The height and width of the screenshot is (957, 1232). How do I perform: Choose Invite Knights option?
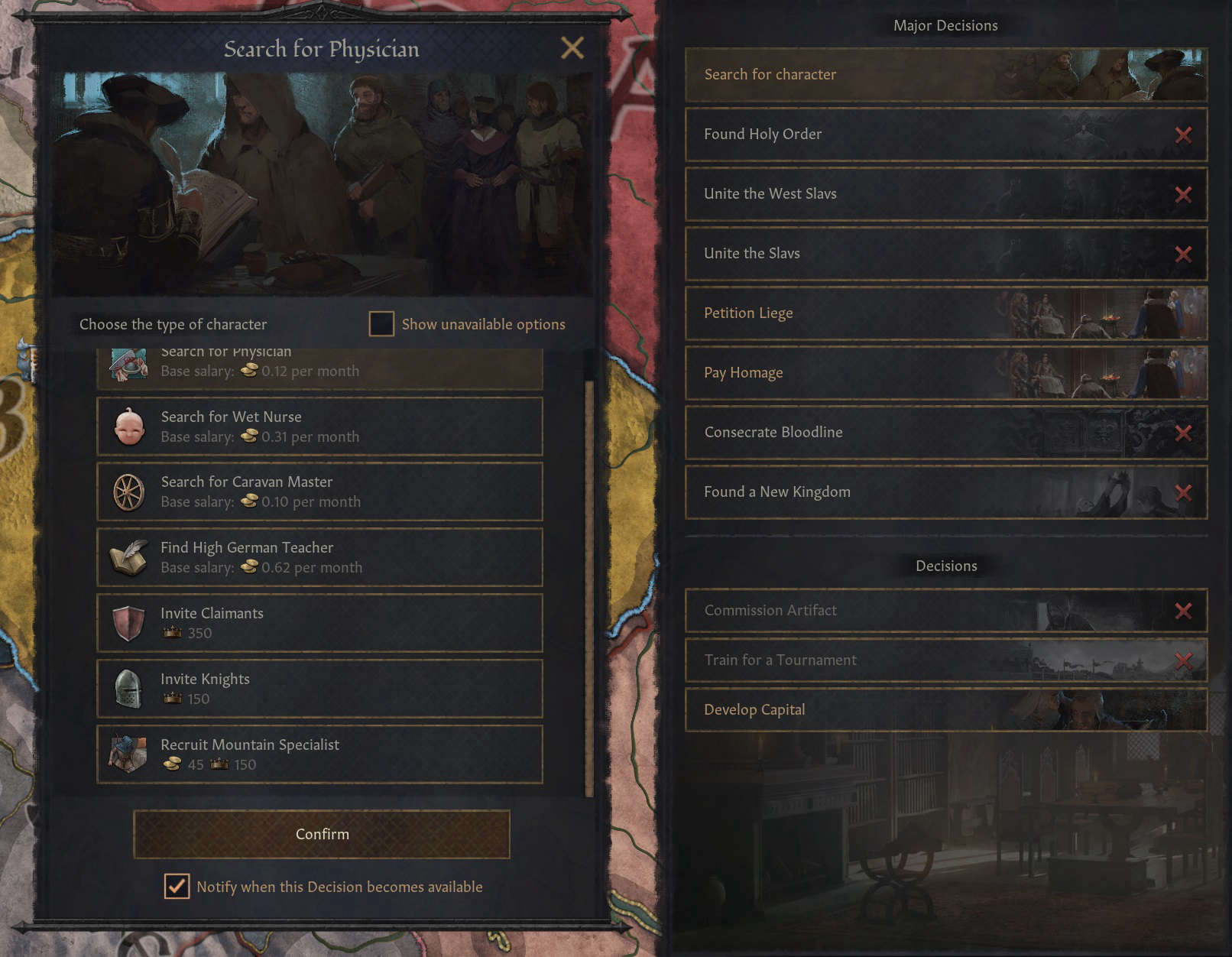(x=319, y=689)
